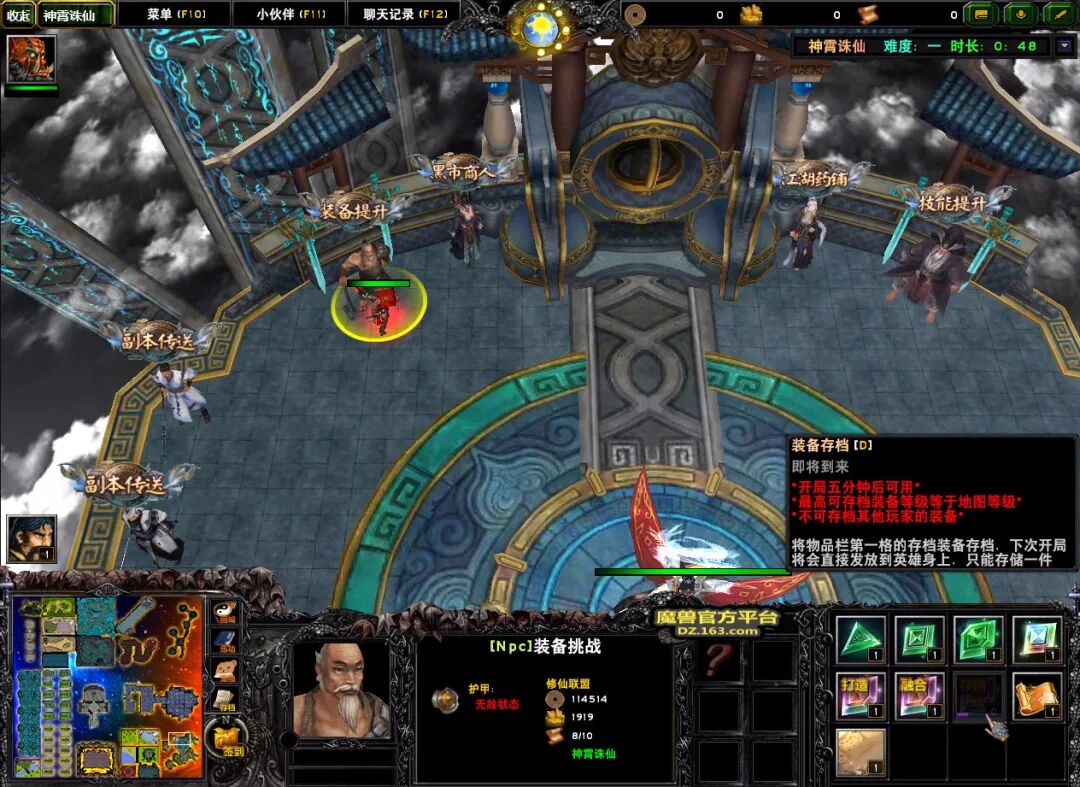Select the hero portrait icon at top-left
1080x787 pixels.
pos(31,59)
